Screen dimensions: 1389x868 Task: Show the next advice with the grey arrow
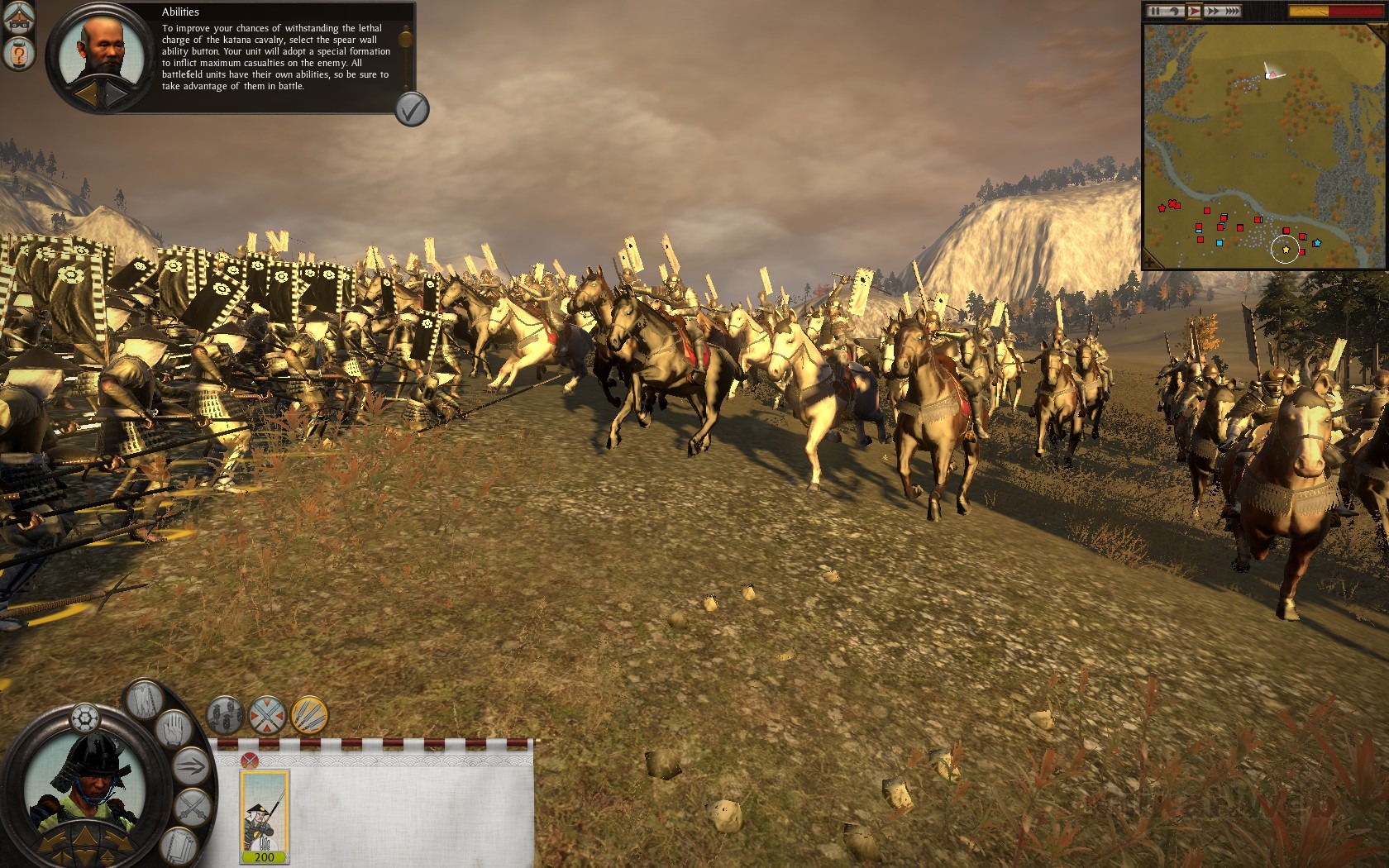pos(115,95)
